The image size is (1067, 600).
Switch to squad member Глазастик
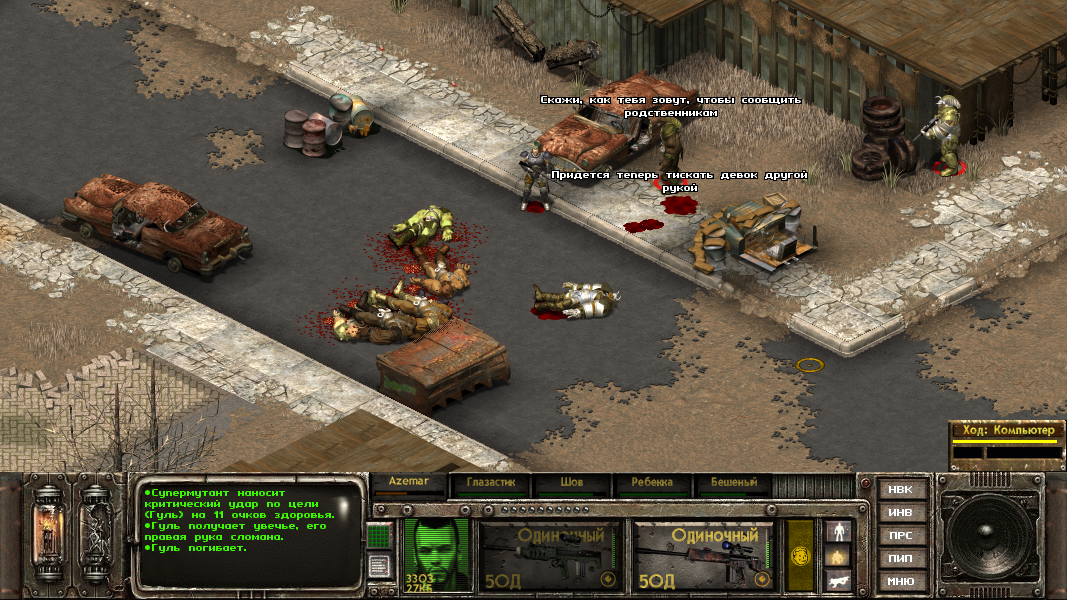pos(490,483)
